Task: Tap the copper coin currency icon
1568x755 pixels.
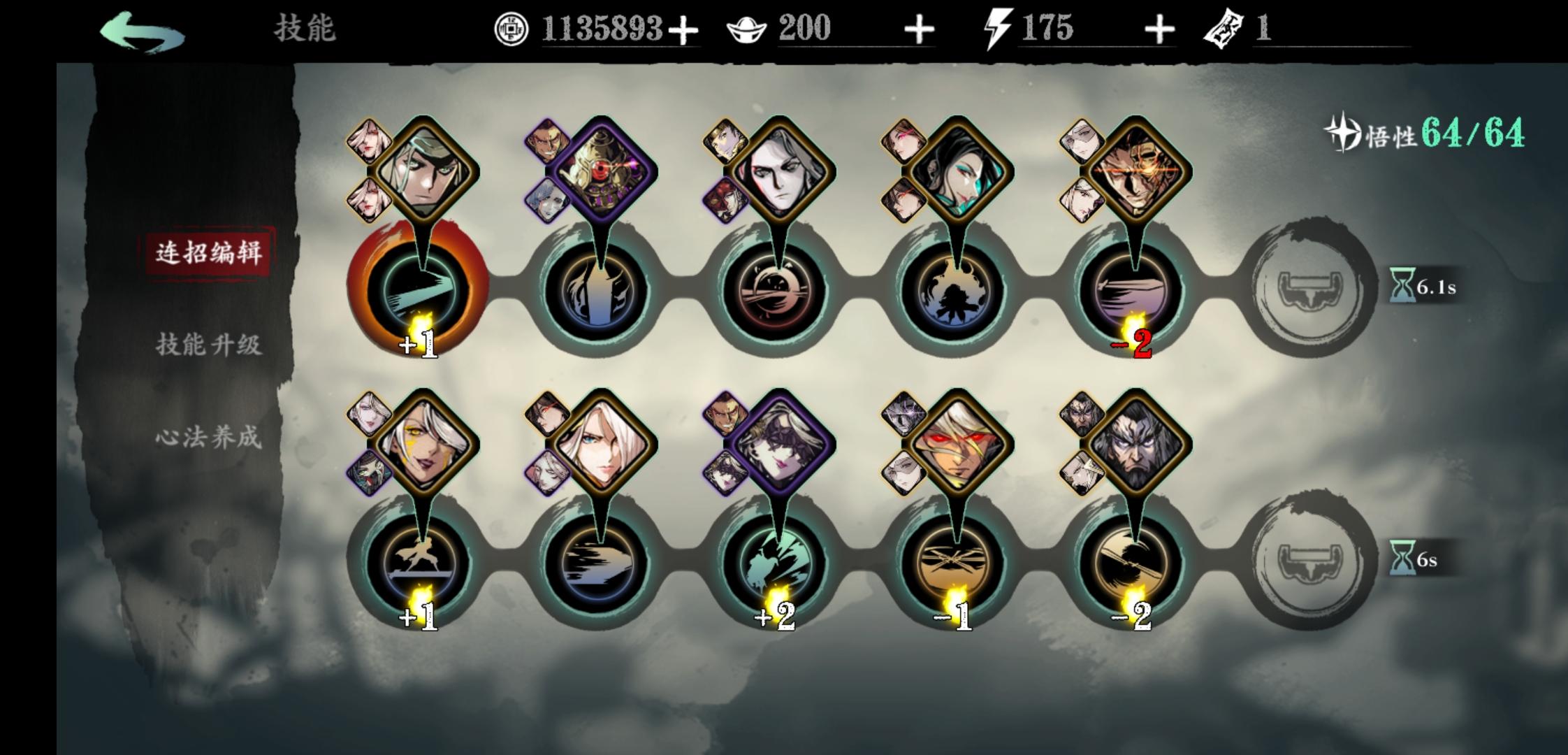Action: point(512,29)
